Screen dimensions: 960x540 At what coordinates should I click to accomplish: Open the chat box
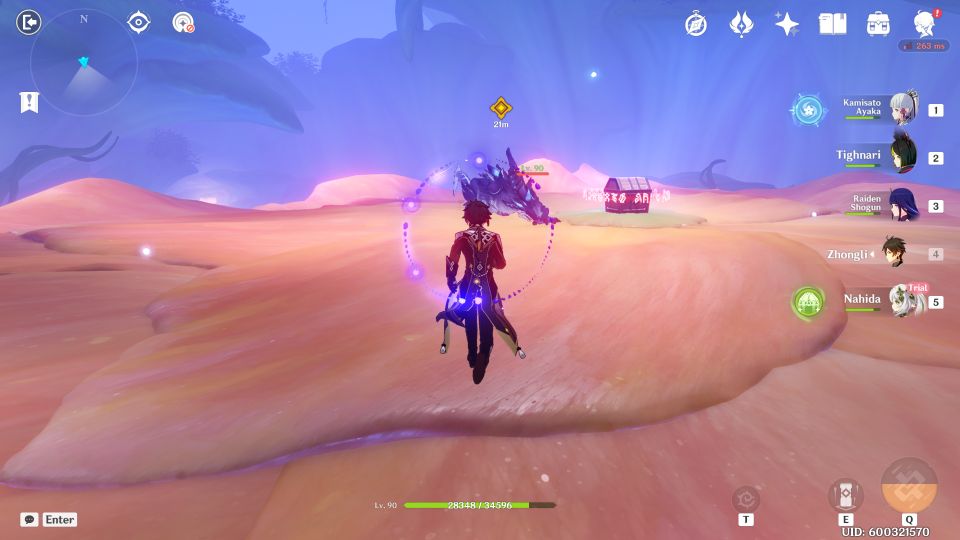(x=48, y=520)
